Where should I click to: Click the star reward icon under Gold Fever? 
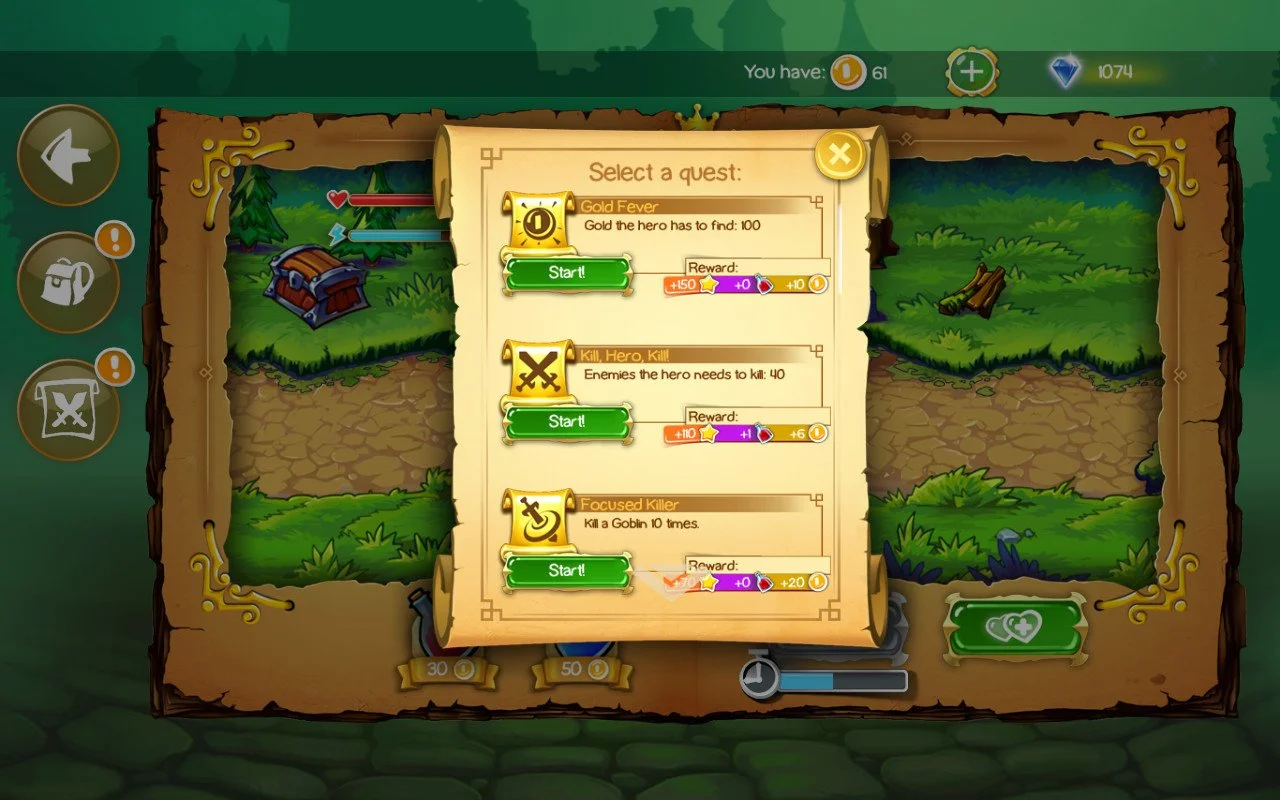pos(708,284)
